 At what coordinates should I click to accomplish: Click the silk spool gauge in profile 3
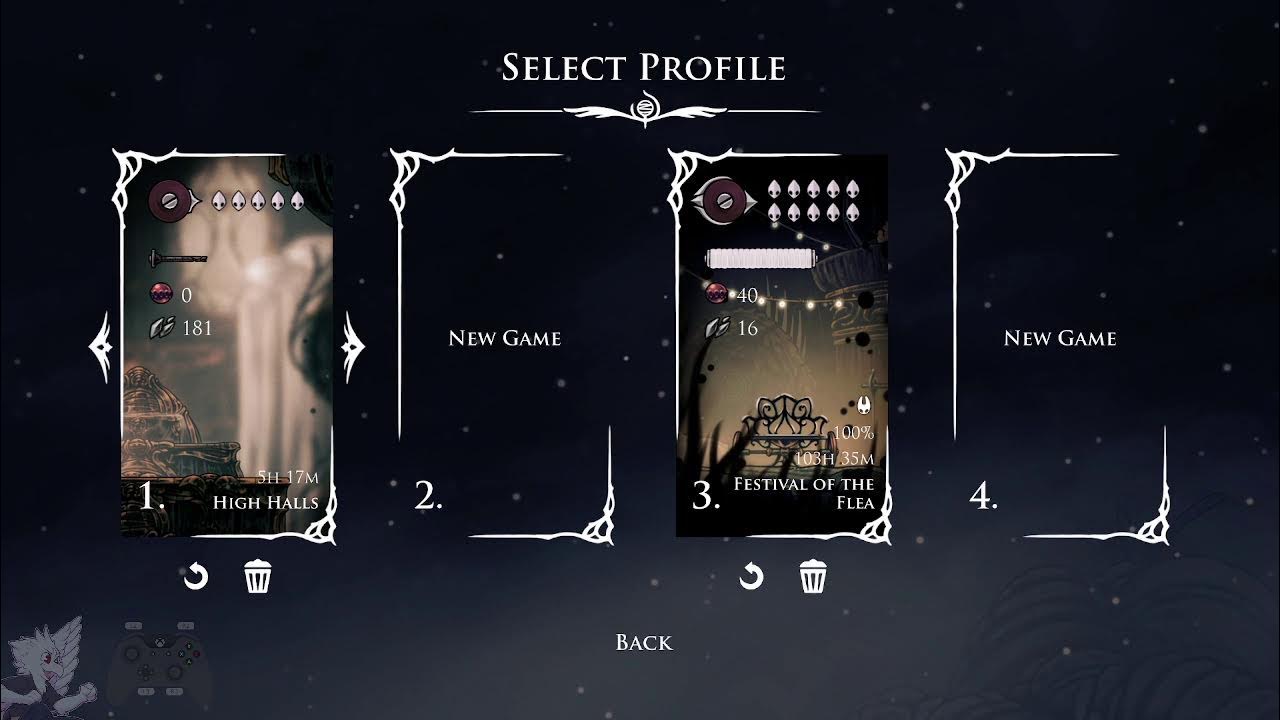click(x=762, y=256)
